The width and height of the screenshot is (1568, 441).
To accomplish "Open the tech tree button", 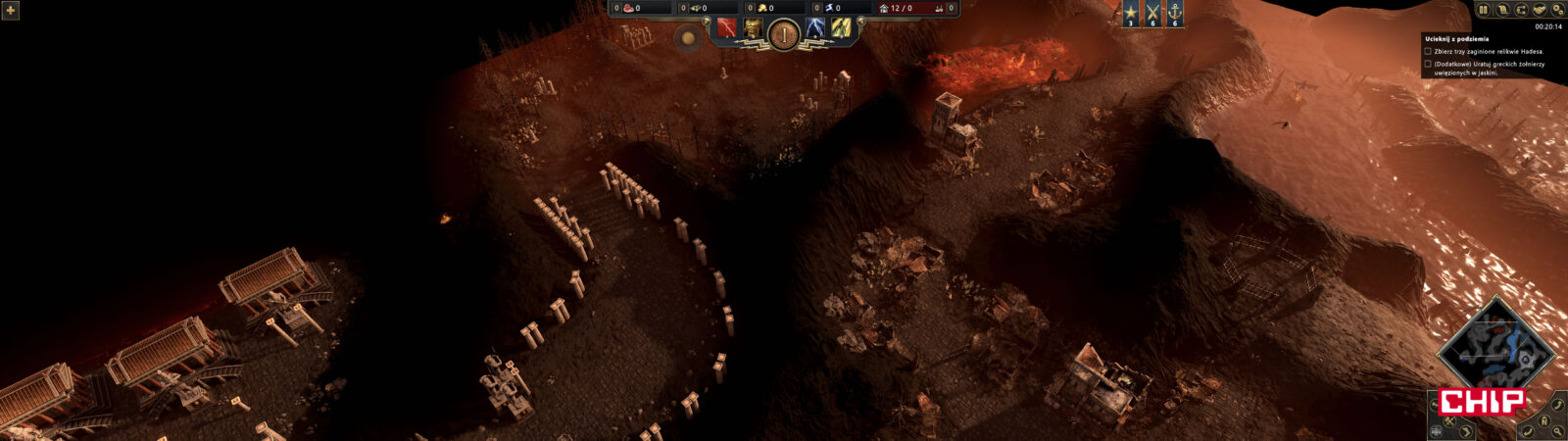I will click(1520, 10).
